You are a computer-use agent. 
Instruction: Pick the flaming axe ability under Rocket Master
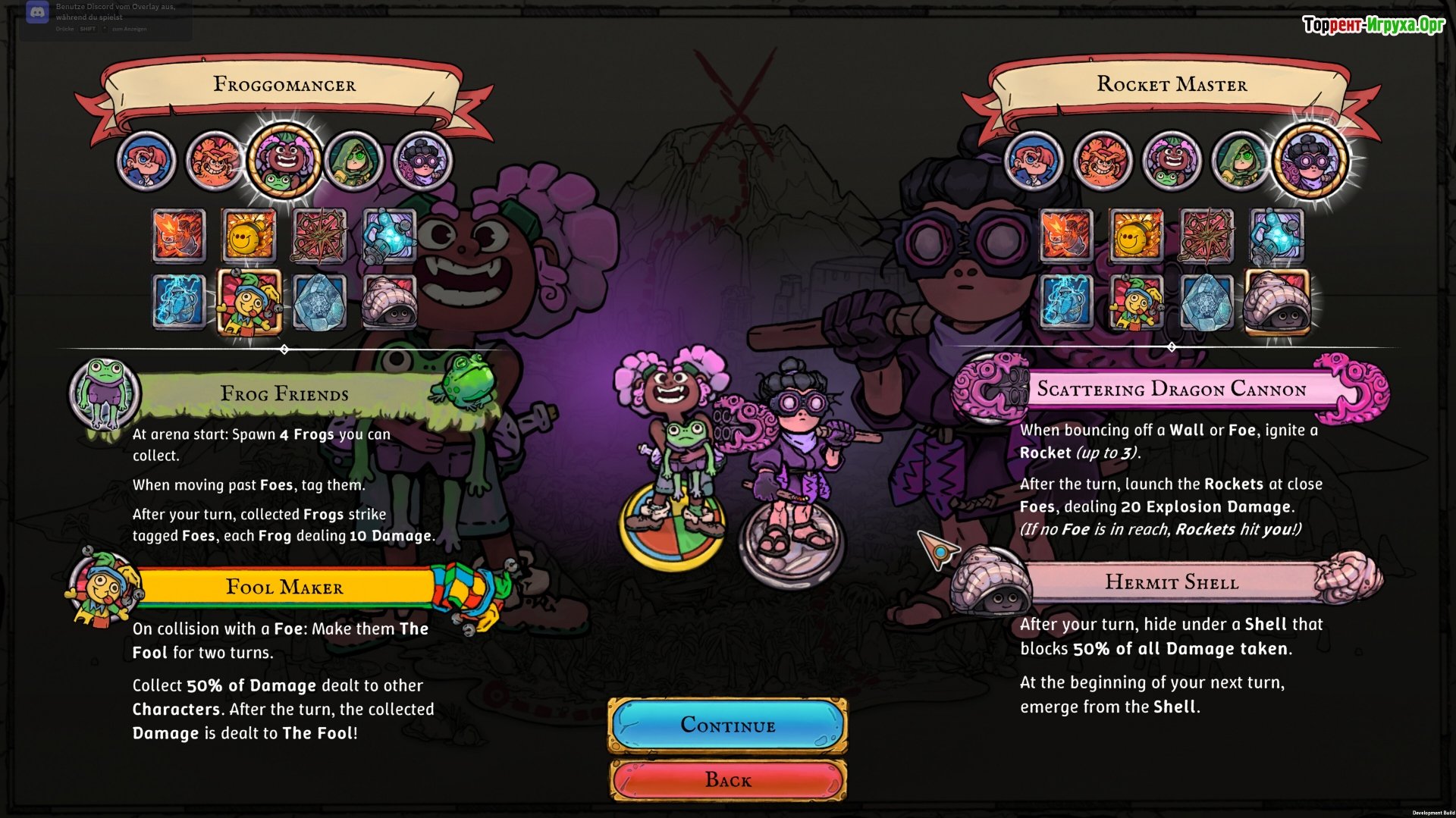pyautogui.click(x=1066, y=235)
